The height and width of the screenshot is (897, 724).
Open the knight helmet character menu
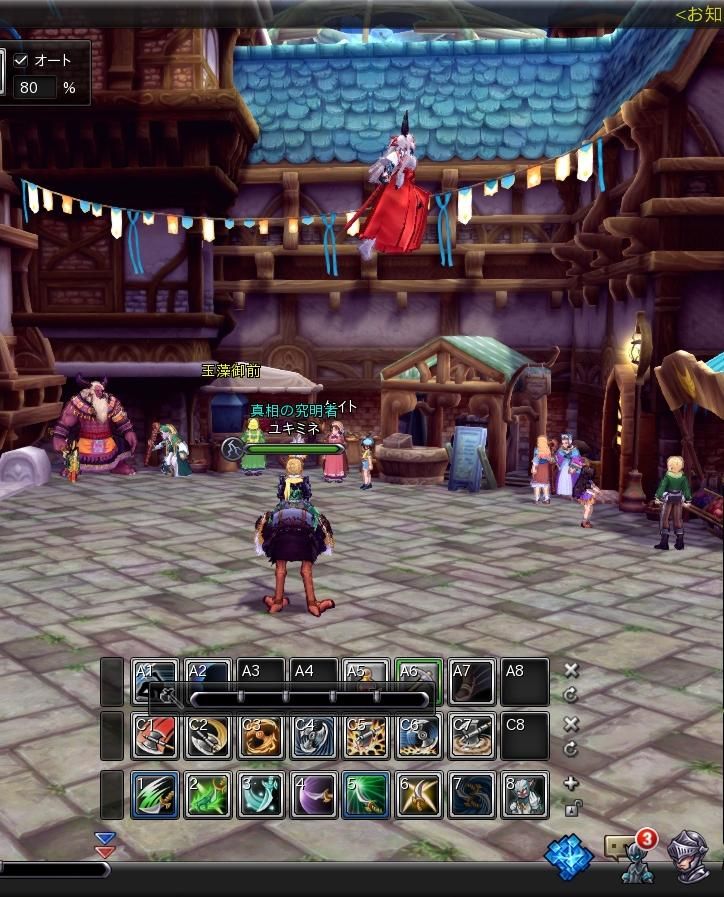pos(689,857)
